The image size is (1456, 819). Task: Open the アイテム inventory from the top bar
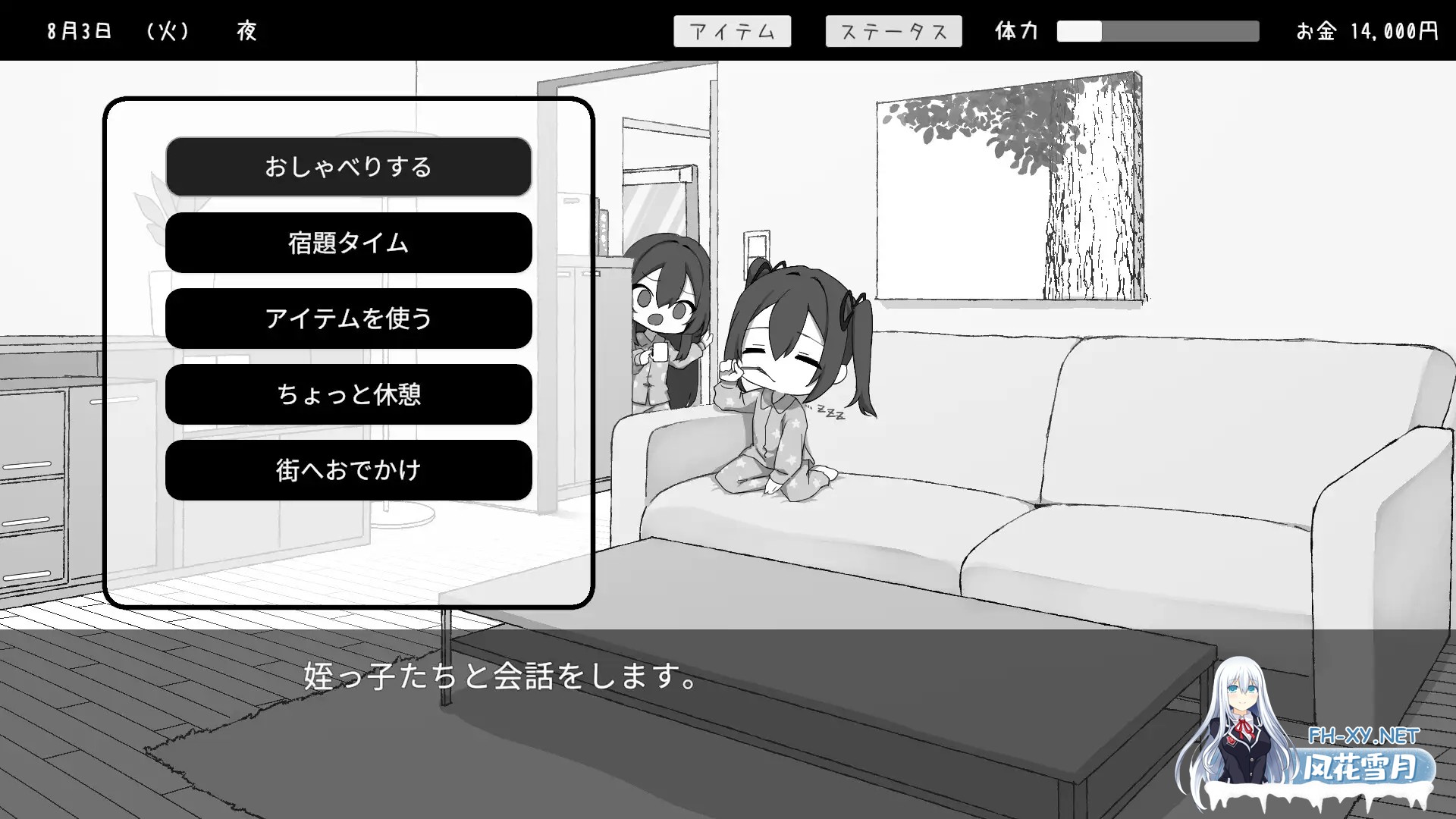pos(732,31)
